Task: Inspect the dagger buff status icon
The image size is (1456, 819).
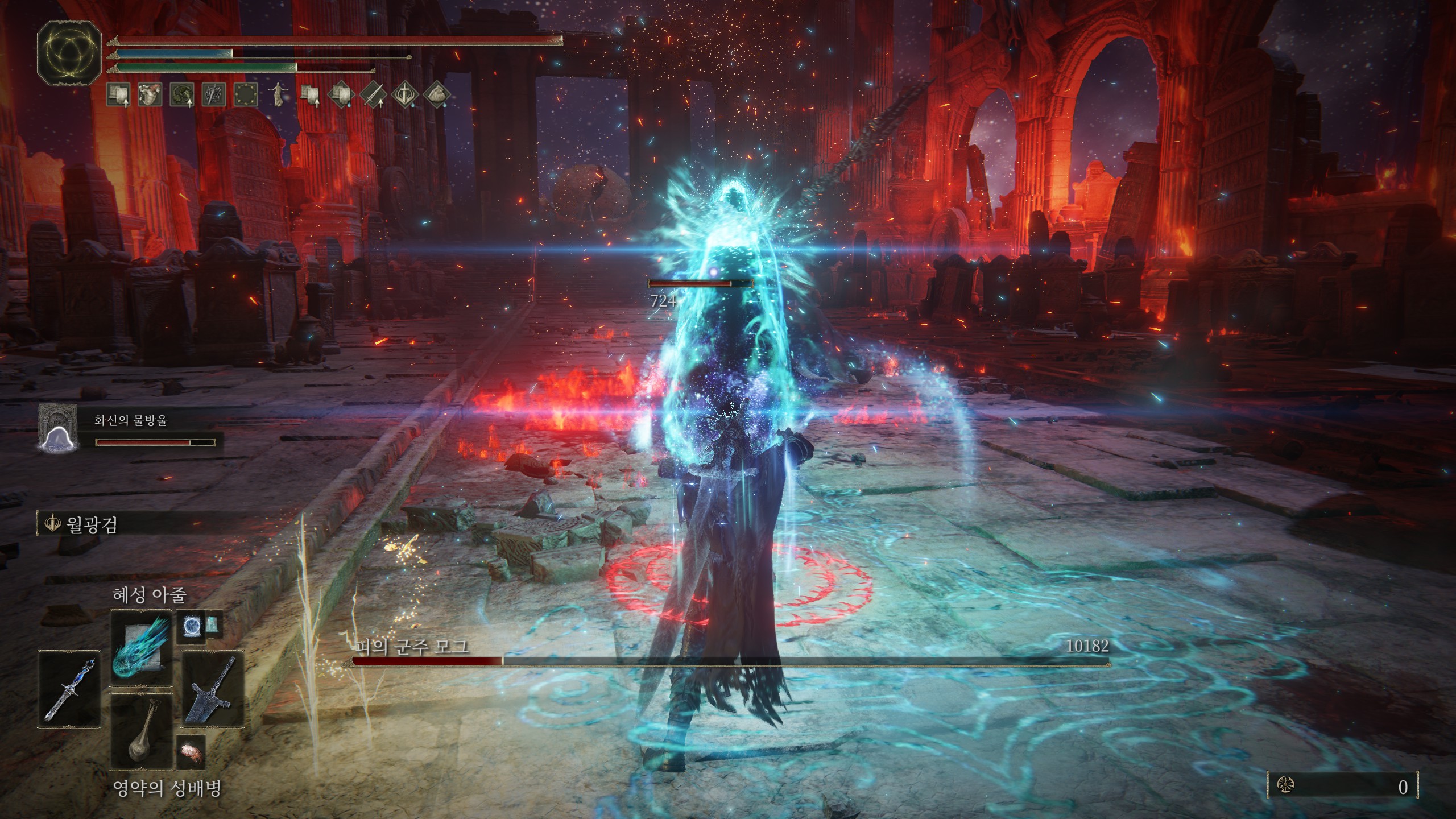Action: coord(213,94)
